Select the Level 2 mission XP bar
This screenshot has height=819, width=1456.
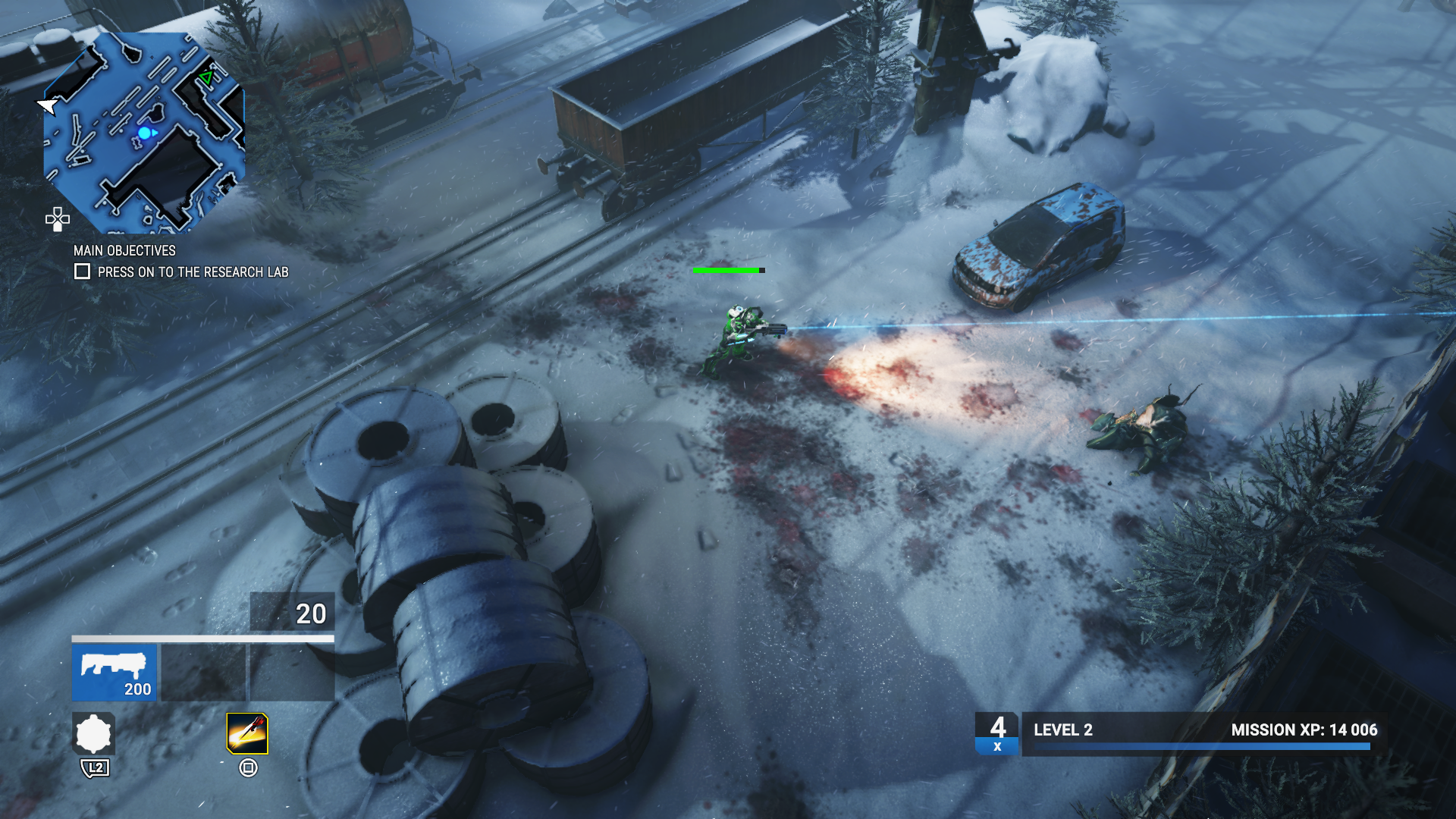[x=1204, y=733]
